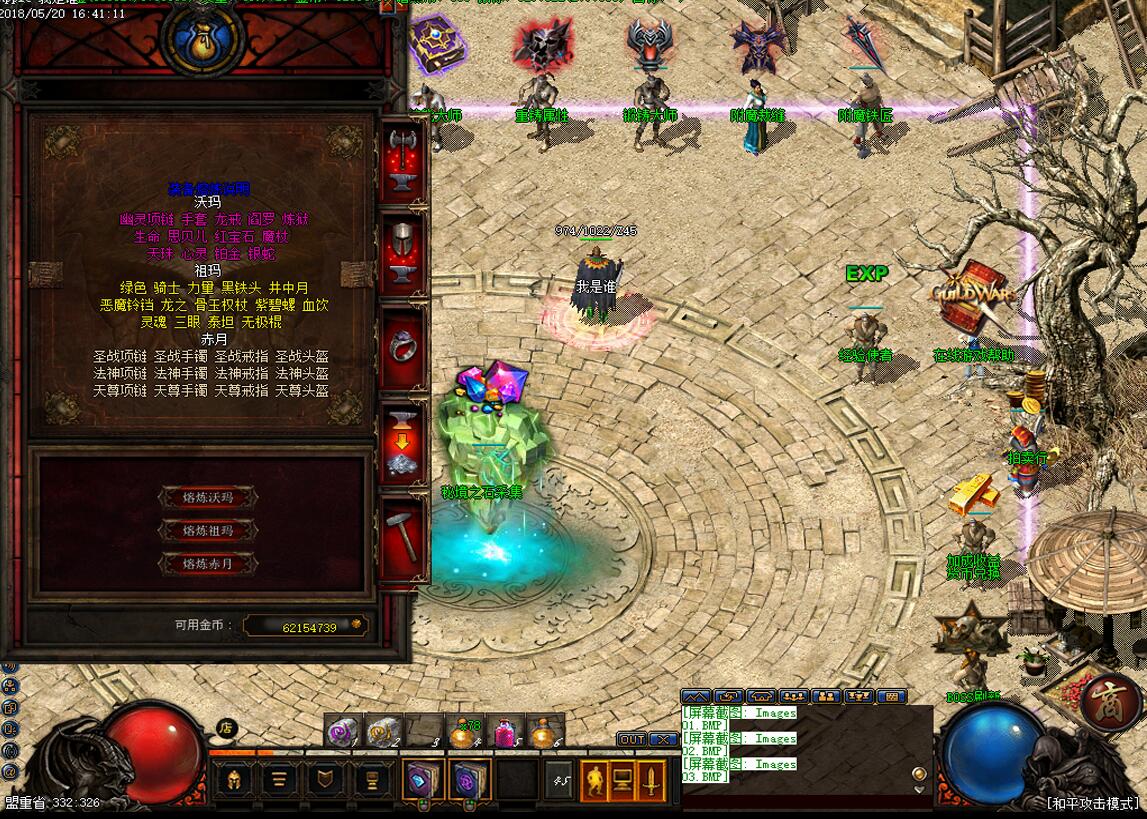Toggle the sword attack mode icon
1147x819 pixels.
point(650,778)
